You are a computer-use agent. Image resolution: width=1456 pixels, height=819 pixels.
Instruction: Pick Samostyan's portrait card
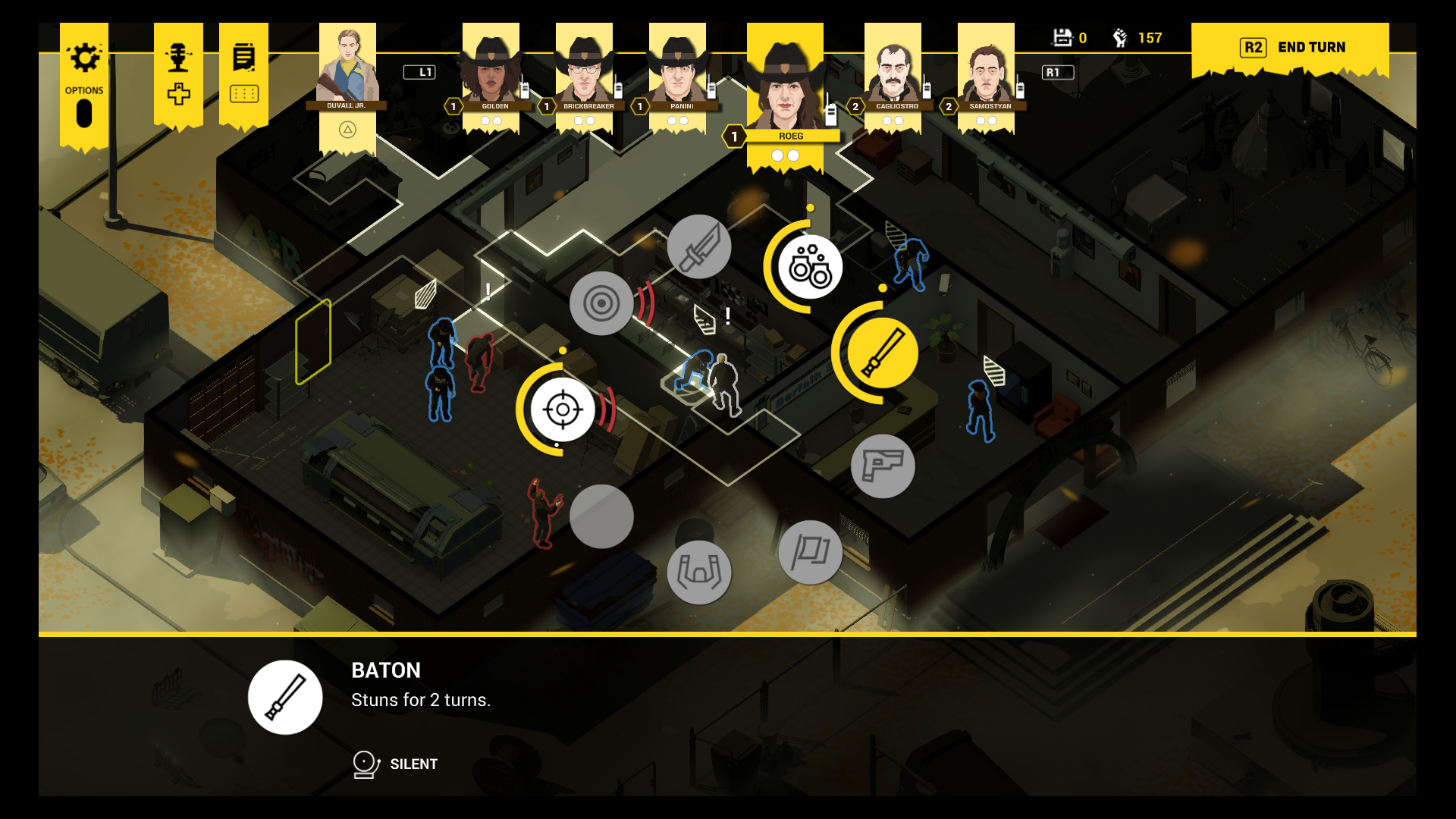tap(987, 72)
